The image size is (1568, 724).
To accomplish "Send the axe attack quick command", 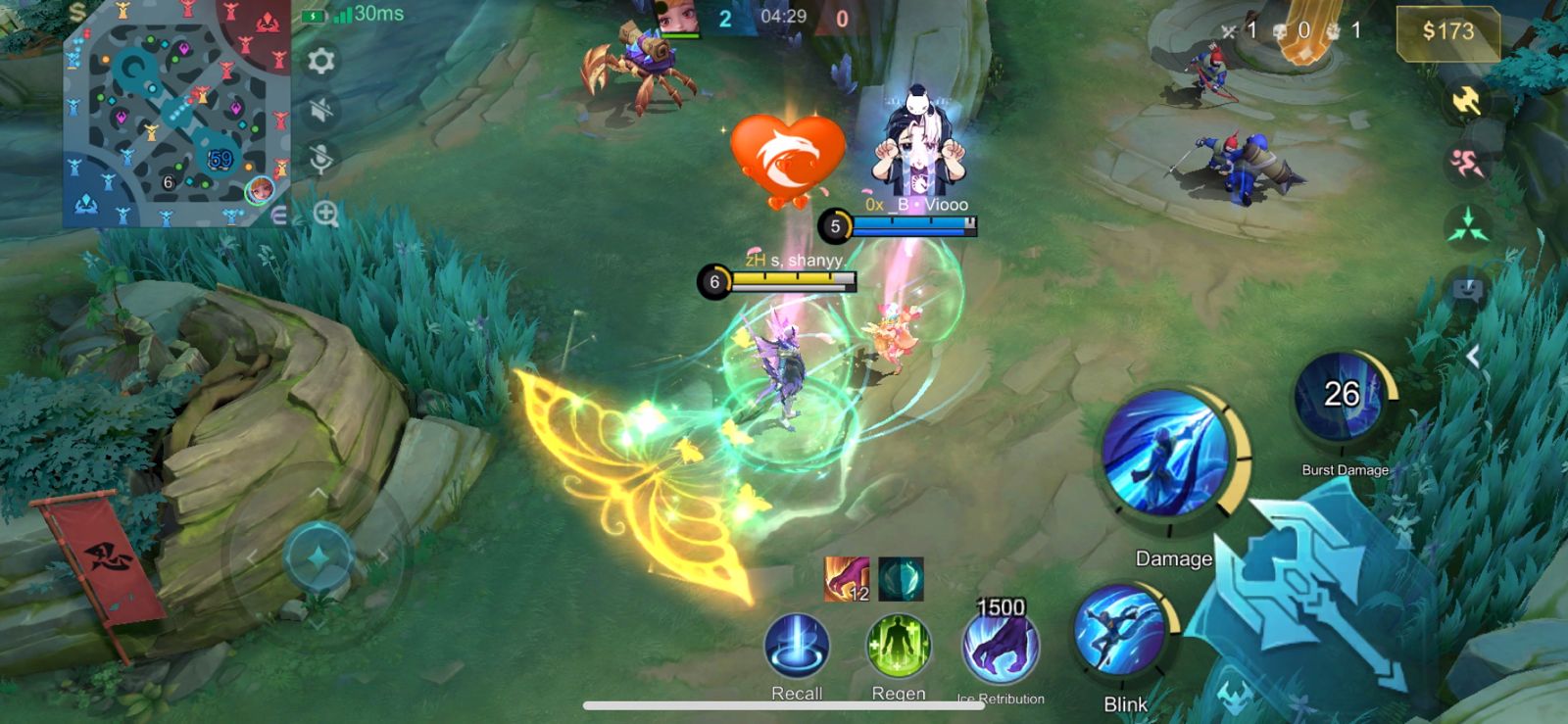I will pyautogui.click(x=1467, y=101).
